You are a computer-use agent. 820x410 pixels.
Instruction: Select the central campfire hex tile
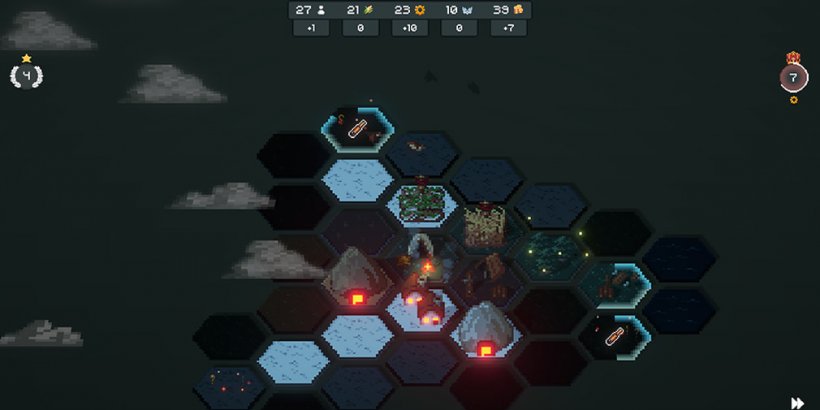click(425, 265)
